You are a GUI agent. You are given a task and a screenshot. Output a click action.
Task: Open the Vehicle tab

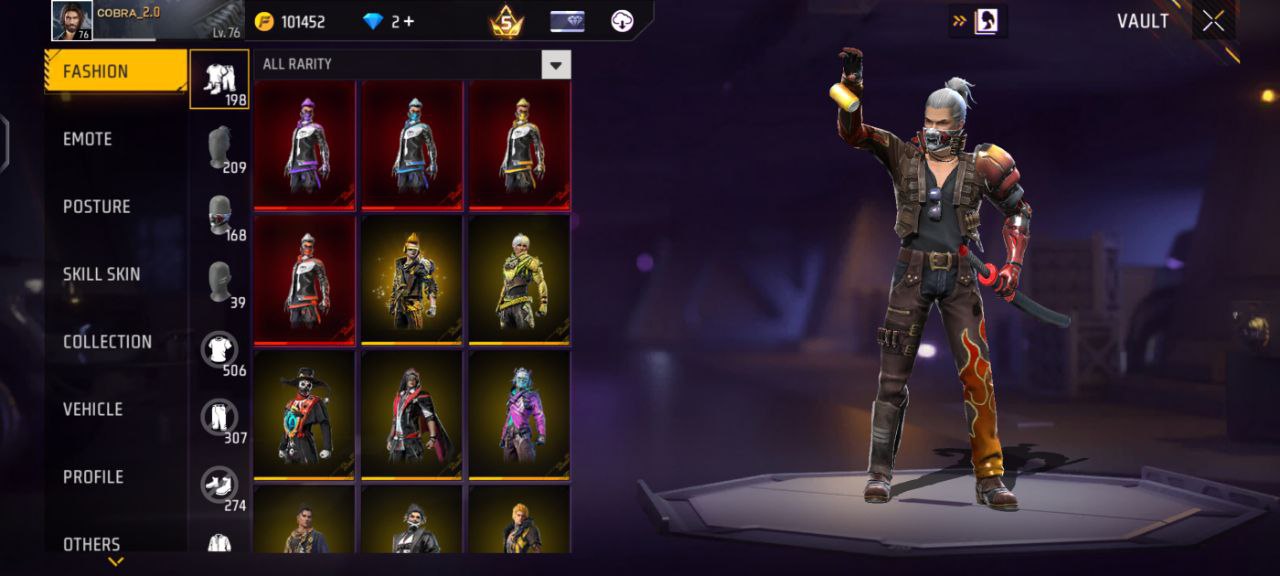tap(93, 409)
